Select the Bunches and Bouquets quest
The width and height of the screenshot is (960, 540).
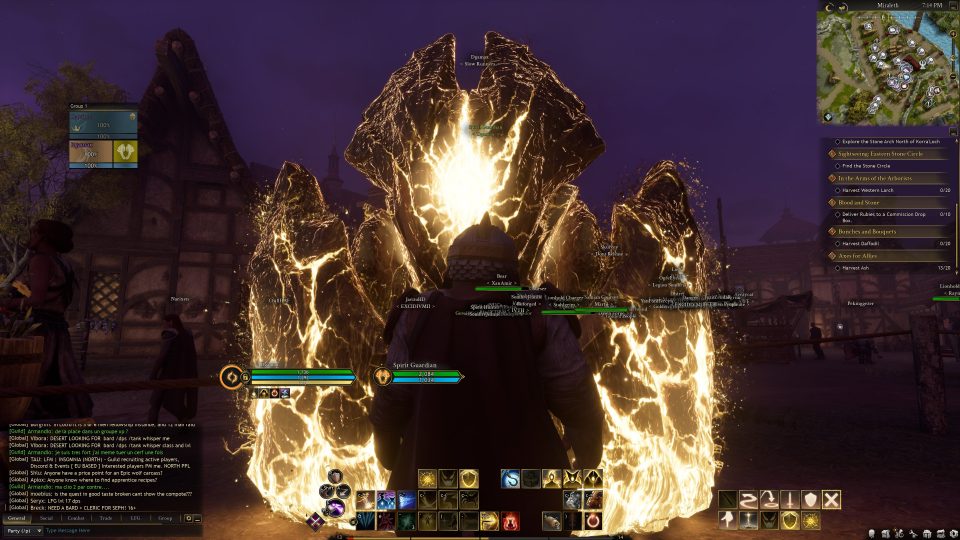(x=868, y=231)
